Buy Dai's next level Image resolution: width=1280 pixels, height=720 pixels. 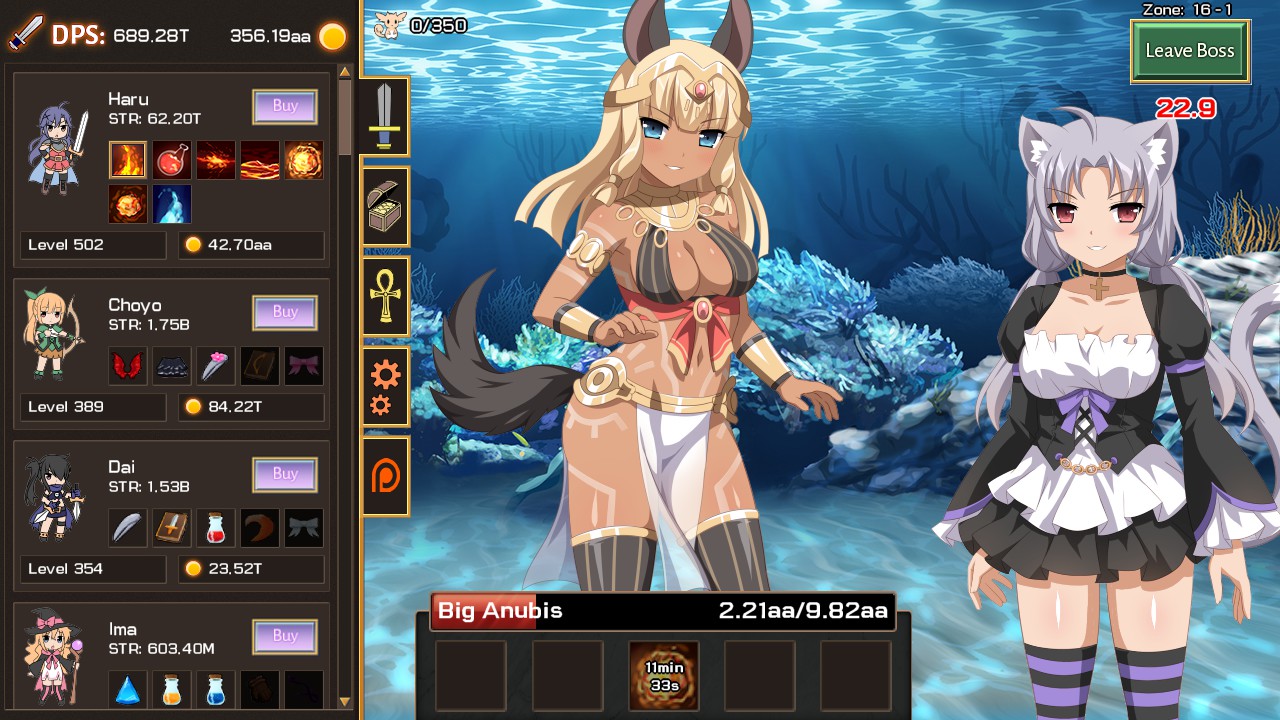(x=285, y=474)
